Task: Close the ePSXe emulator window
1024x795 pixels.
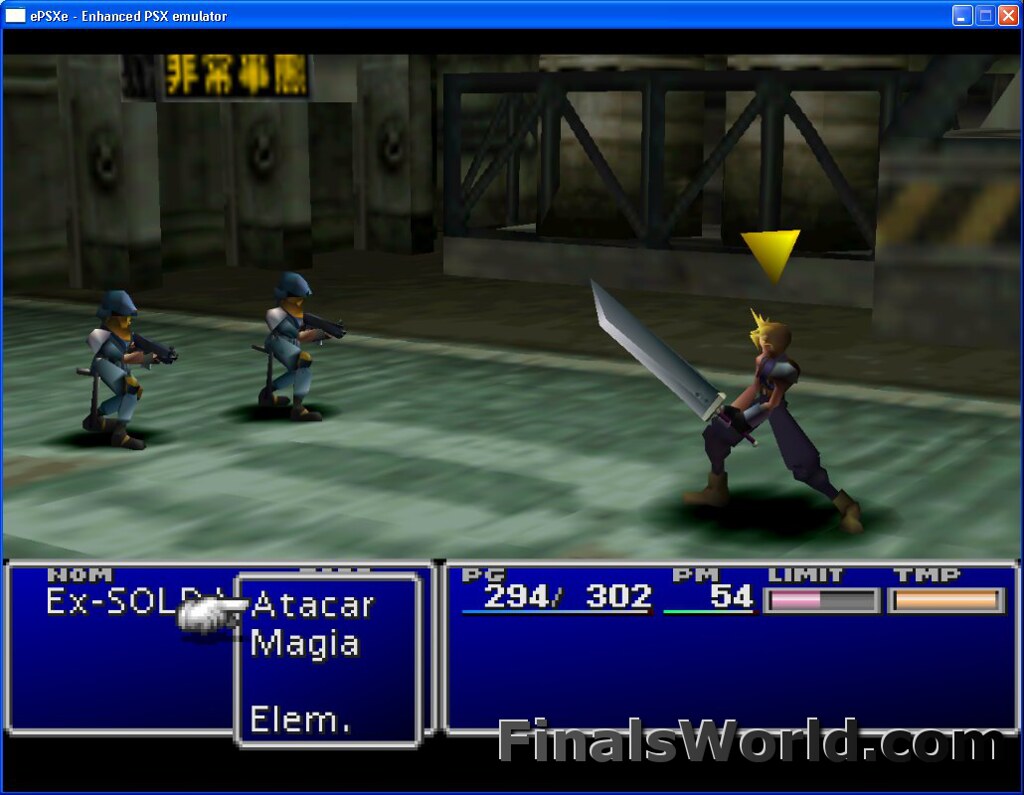Action: (1008, 15)
